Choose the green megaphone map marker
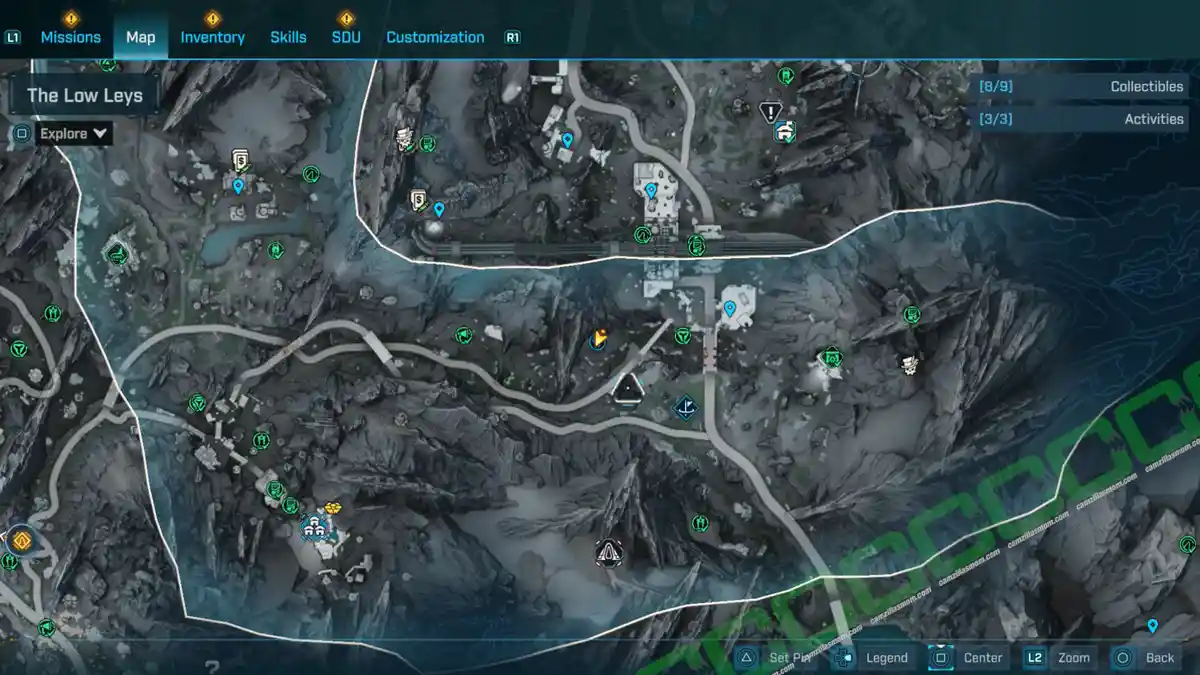Image resolution: width=1200 pixels, height=675 pixels. [x=463, y=335]
